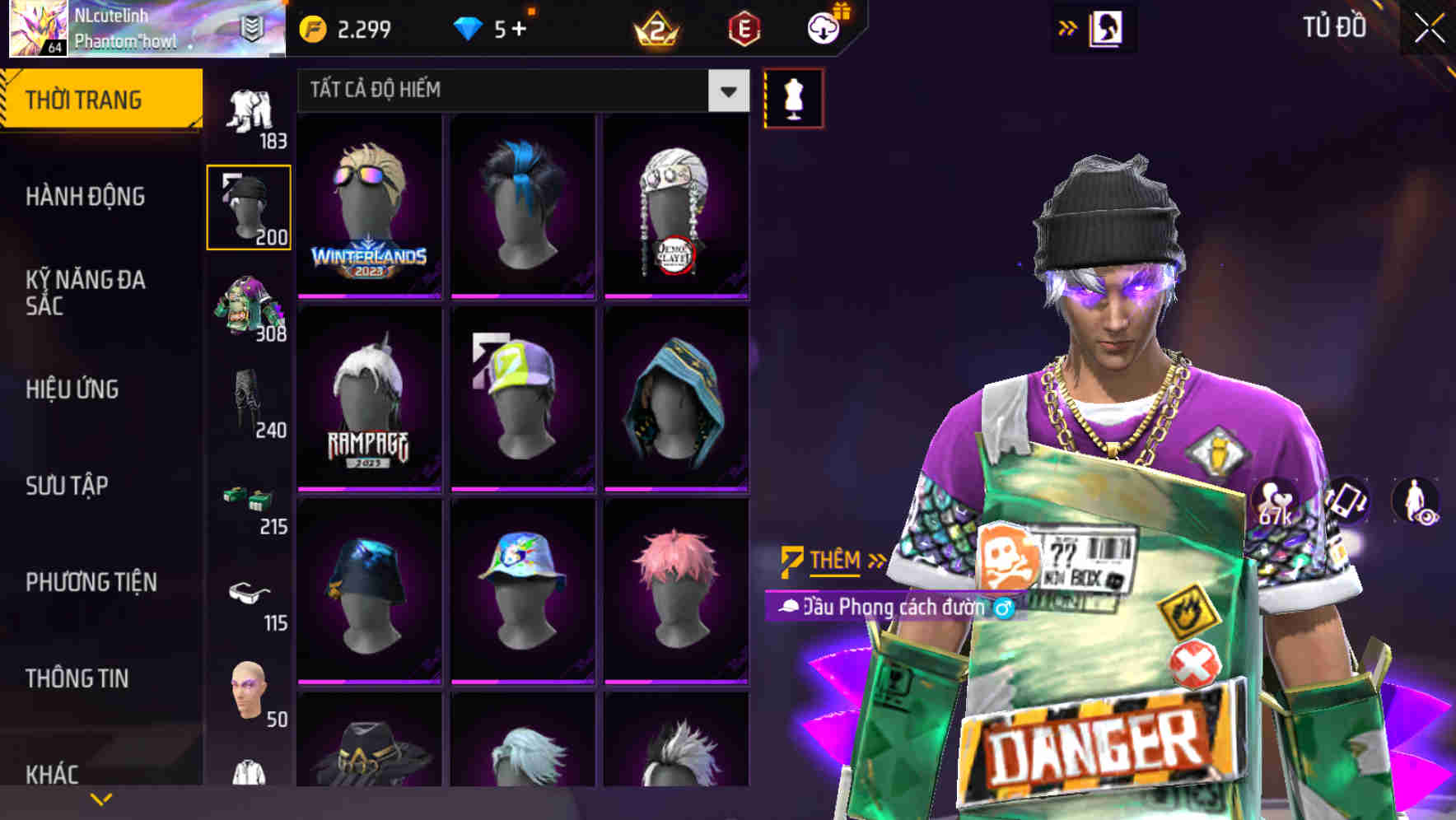Select the jacket category icon showing 308

pyautogui.click(x=250, y=303)
